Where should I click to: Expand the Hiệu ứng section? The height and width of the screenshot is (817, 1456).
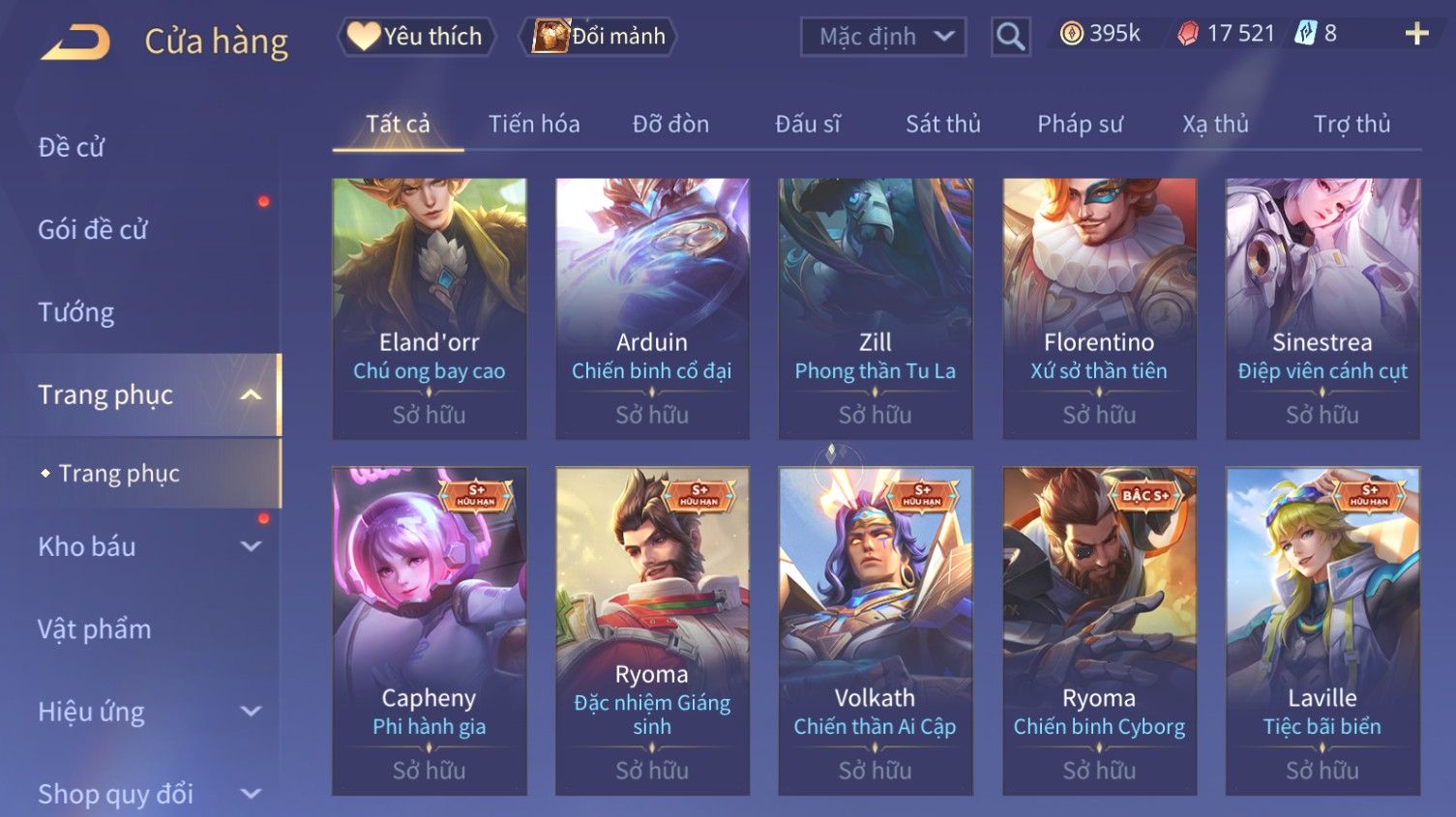click(145, 712)
